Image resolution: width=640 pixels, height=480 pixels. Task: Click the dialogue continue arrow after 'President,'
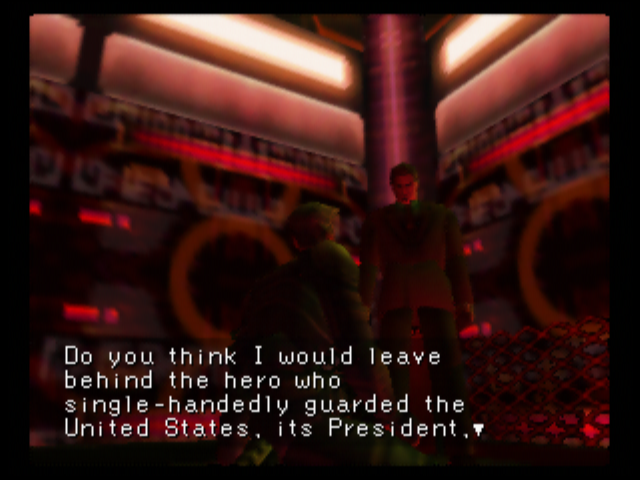pyautogui.click(x=479, y=431)
